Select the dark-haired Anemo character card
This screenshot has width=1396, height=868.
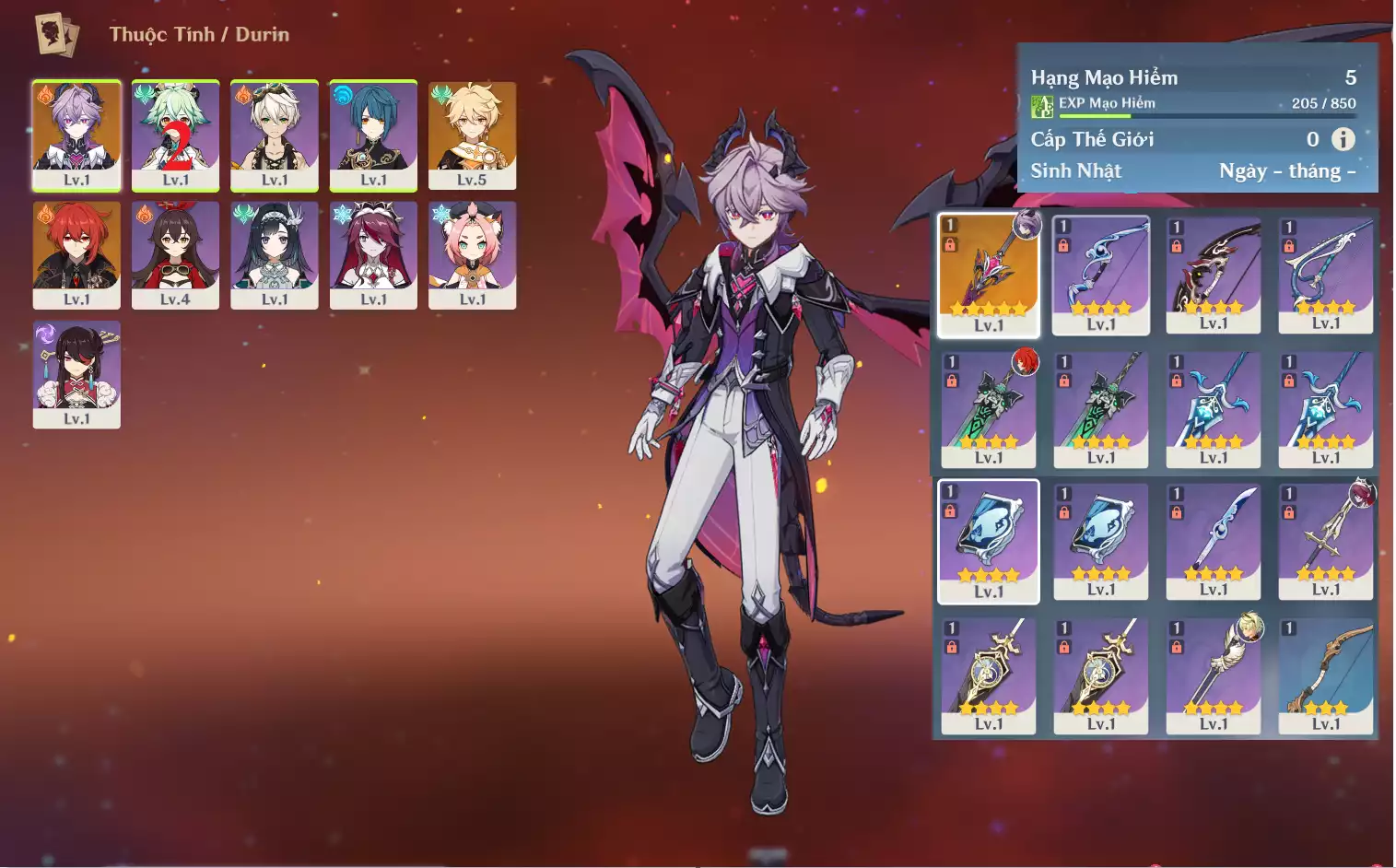[275, 255]
